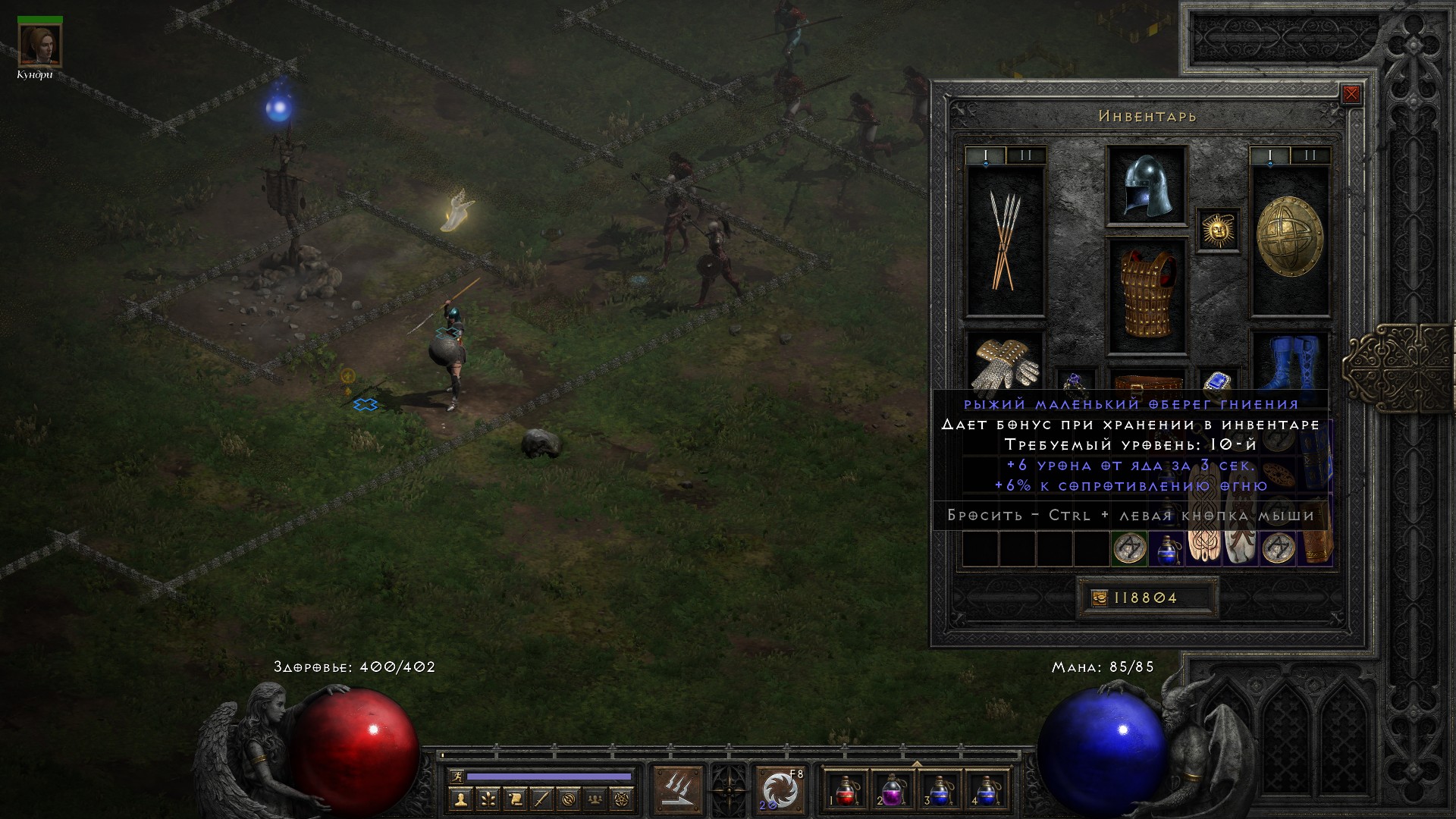Image resolution: width=1456 pixels, height=819 pixels.
Task: Click the equipped studded body armor
Action: (1146, 296)
